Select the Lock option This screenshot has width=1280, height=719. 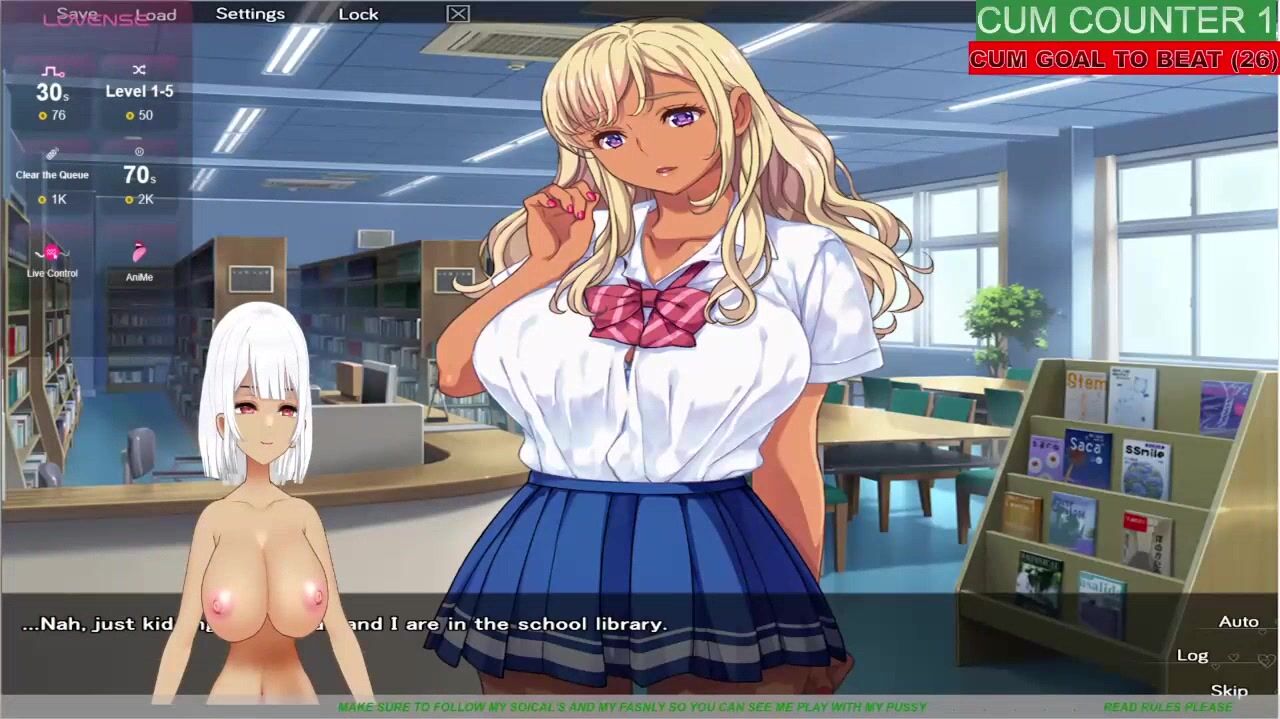point(358,14)
